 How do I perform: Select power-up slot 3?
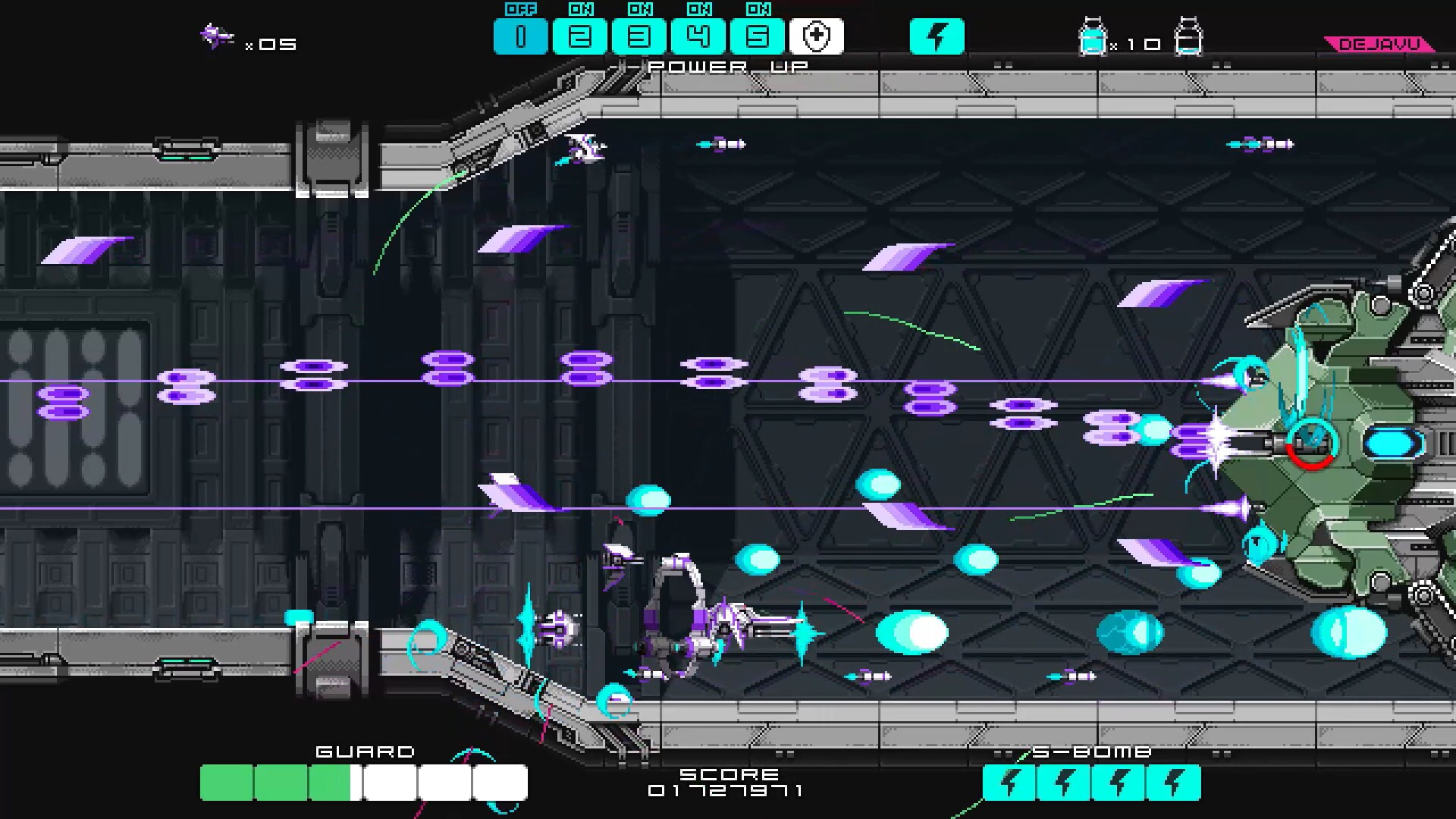tap(639, 36)
